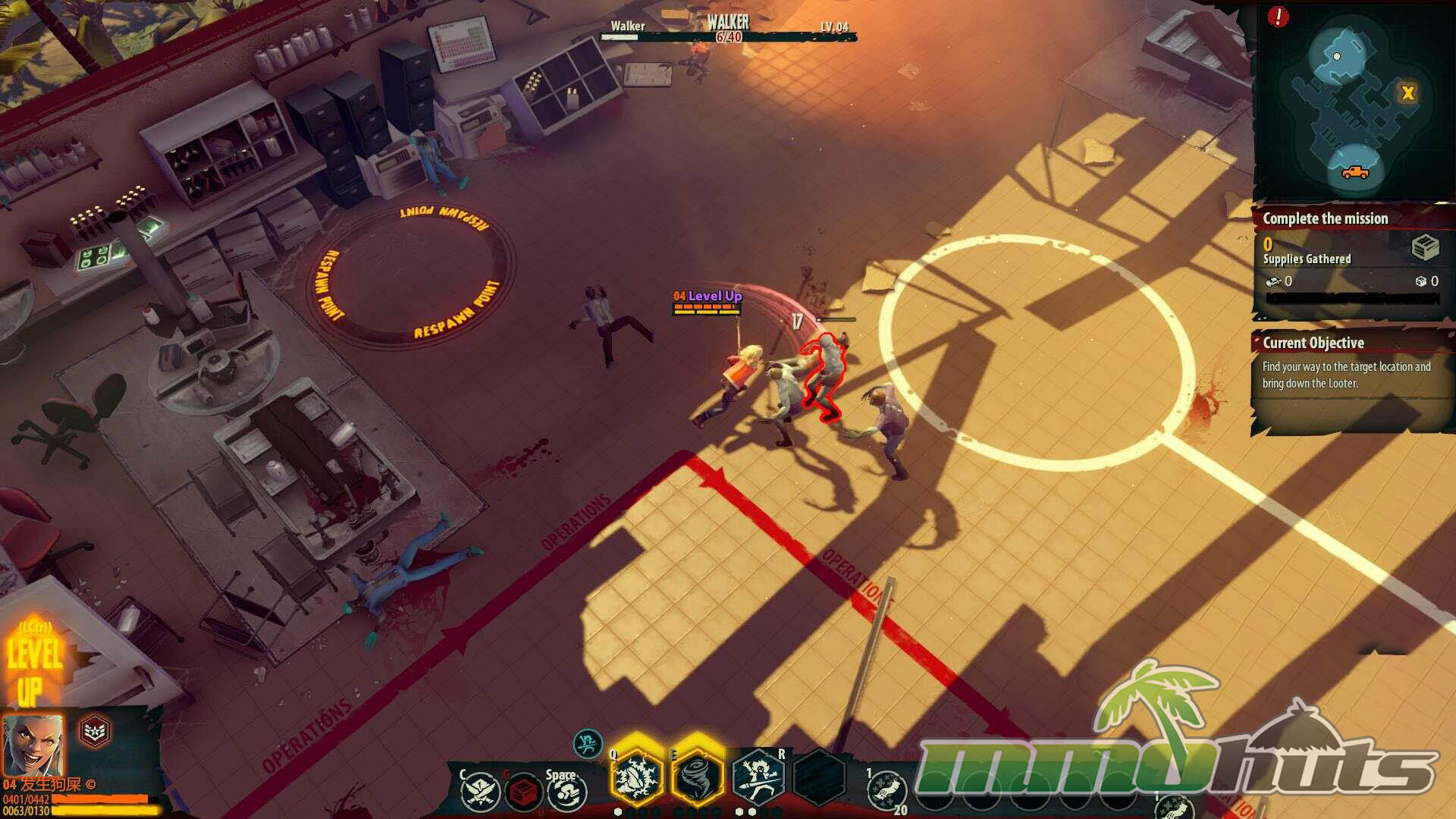This screenshot has height=819, width=1456.
Task: Use the tornado E ability
Action: click(696, 777)
